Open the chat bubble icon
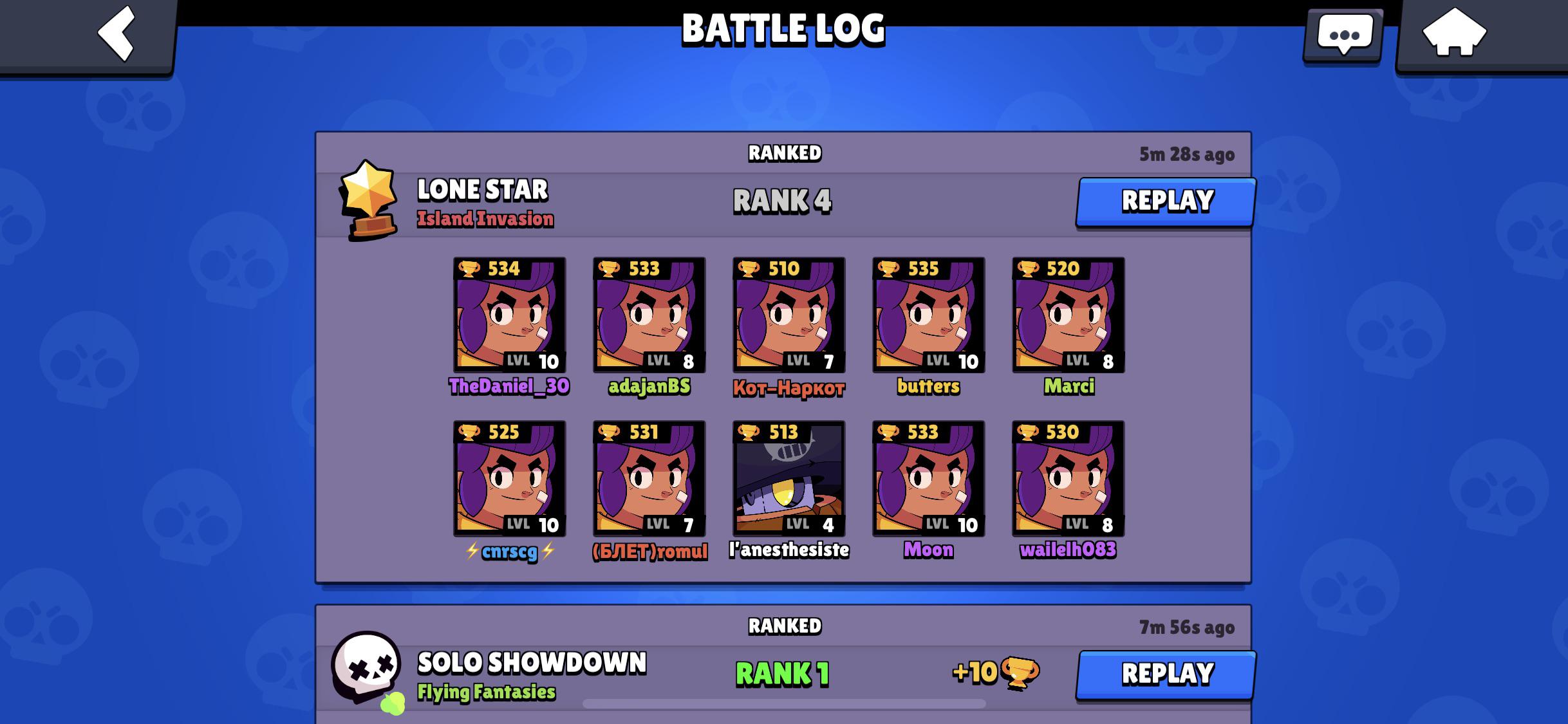The width and height of the screenshot is (1568, 724). point(1345,33)
